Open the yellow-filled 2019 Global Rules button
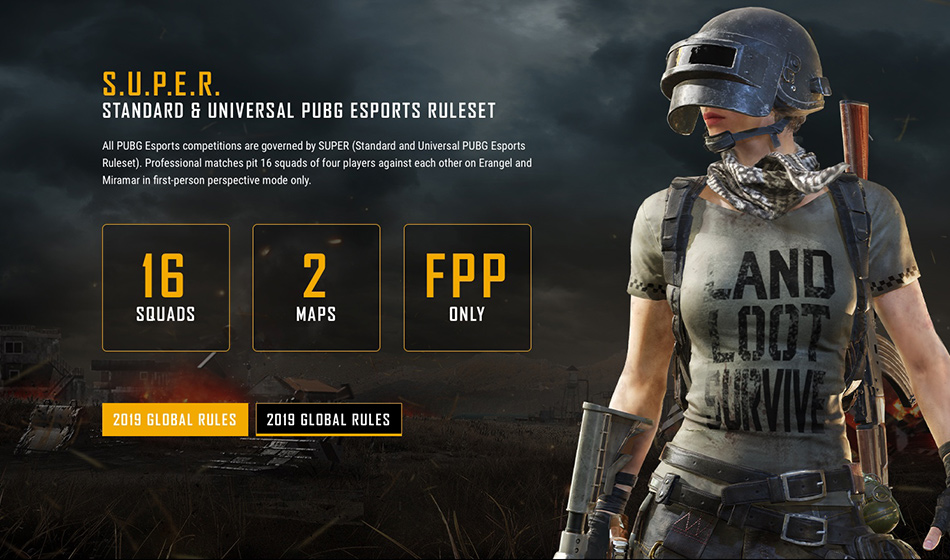This screenshot has height=560, width=950. click(174, 420)
